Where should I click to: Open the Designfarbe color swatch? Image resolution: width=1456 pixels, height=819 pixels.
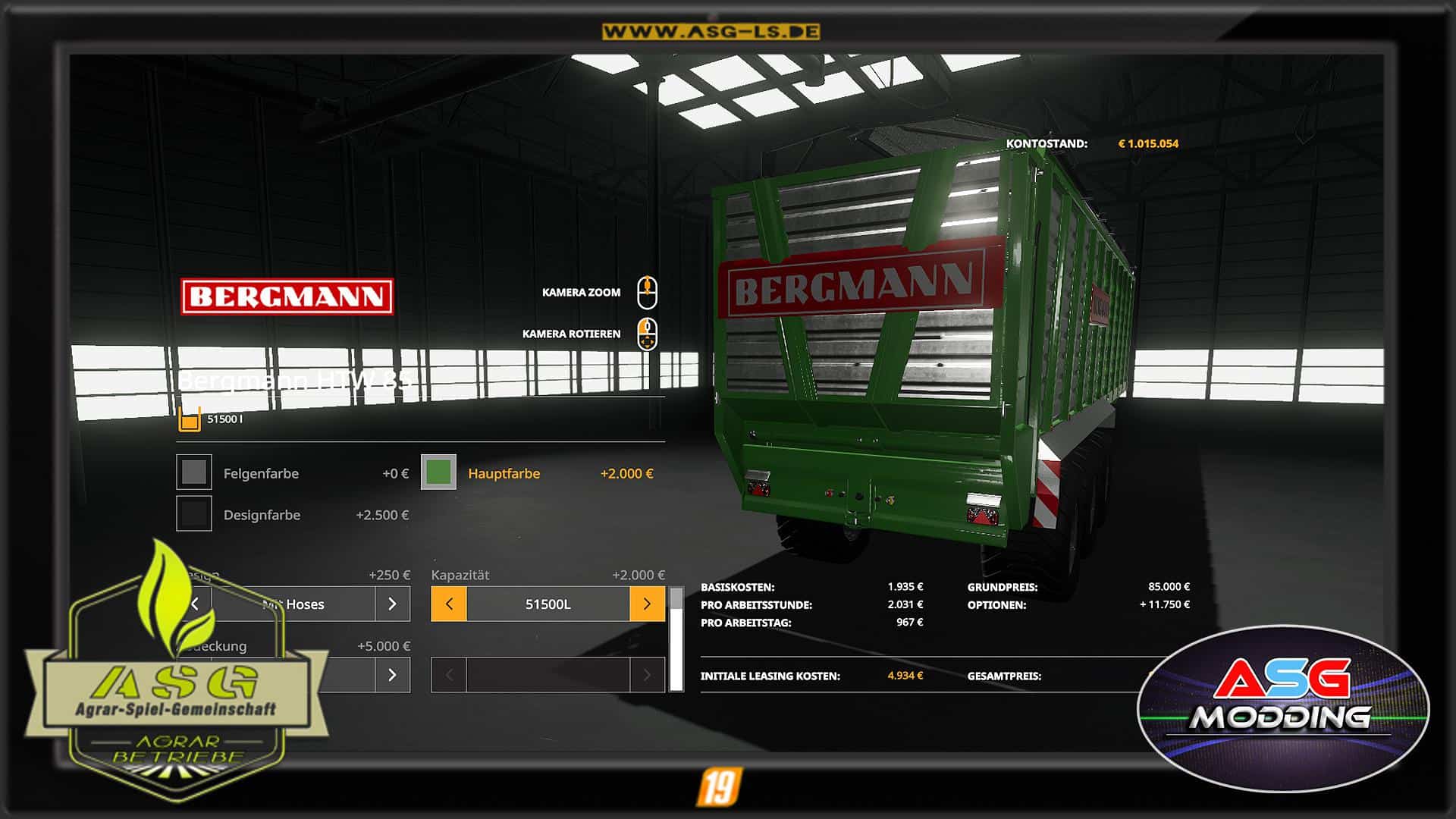194,514
